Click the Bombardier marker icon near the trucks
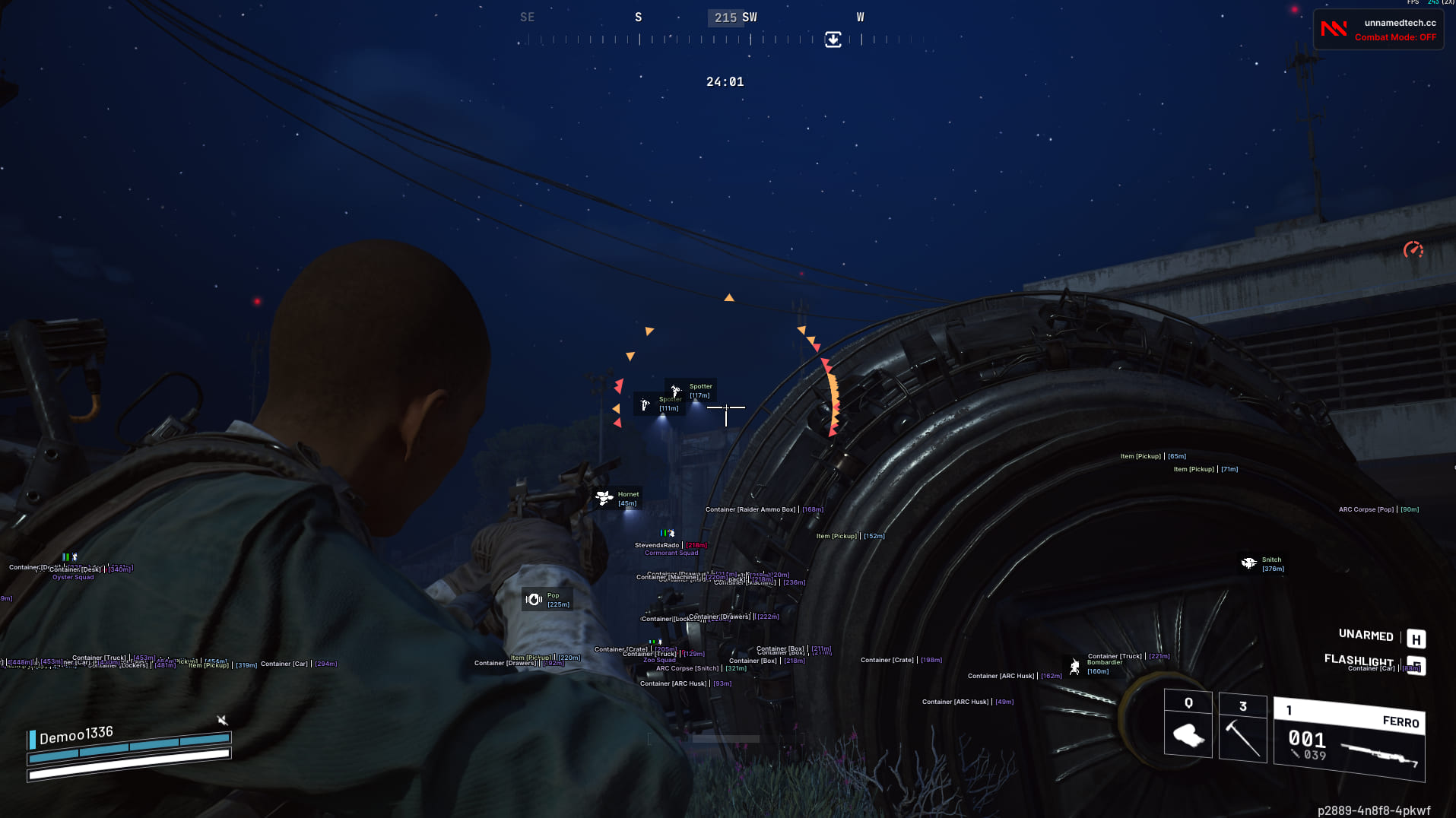The width and height of the screenshot is (1456, 818). pos(1074,667)
